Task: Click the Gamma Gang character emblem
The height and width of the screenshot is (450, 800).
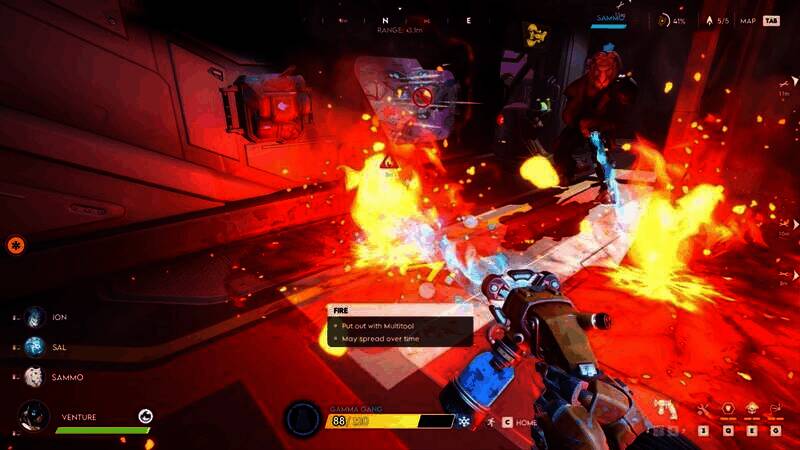Action: point(302,418)
